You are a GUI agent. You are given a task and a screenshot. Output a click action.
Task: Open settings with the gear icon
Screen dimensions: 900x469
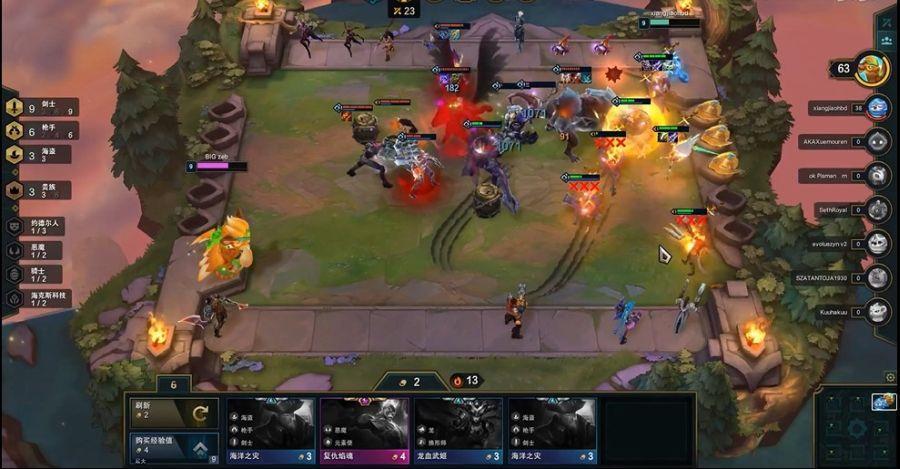[889, 377]
